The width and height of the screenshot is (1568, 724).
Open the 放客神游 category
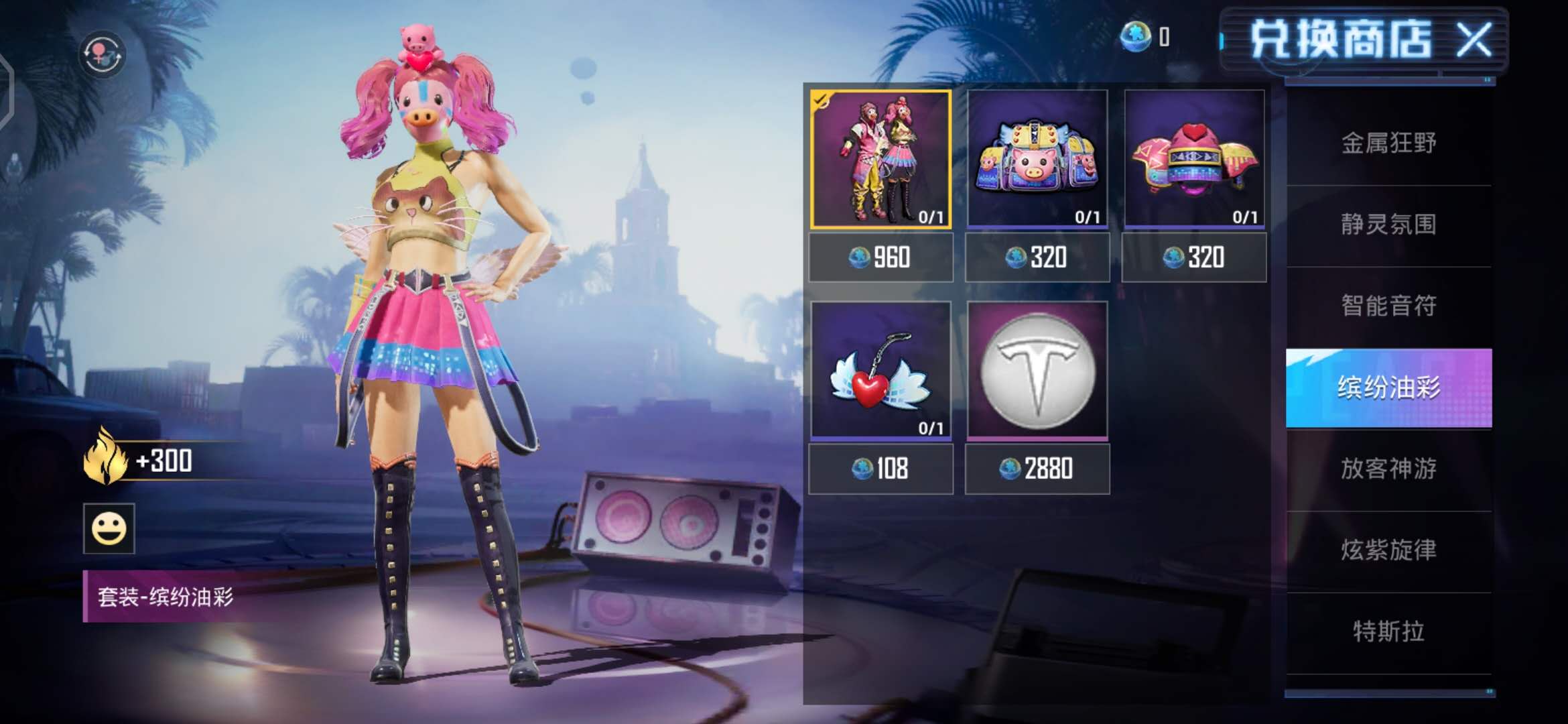[1388, 469]
